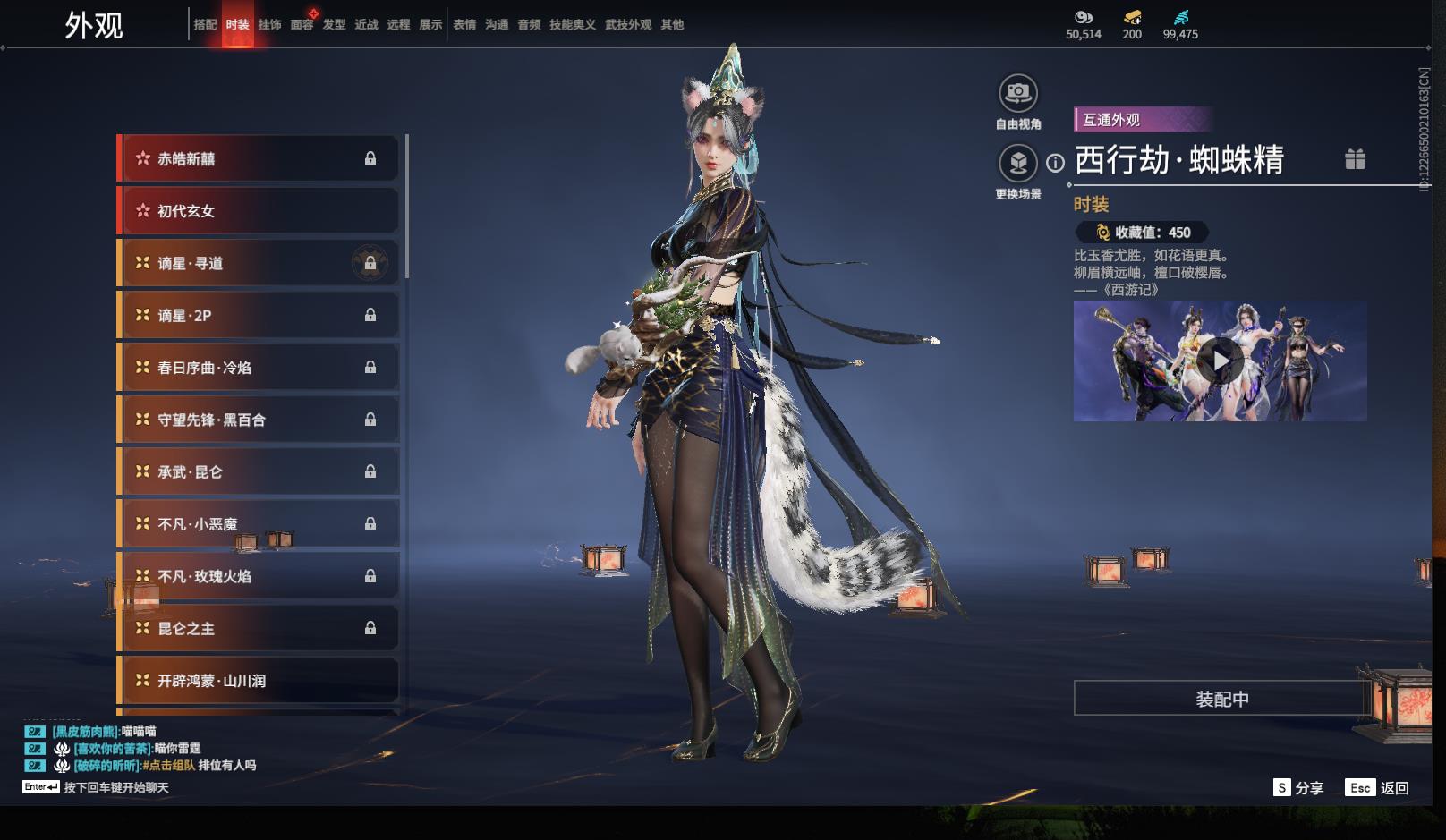
Task: Choose the 守望先锋·黑百合 skin
Action: pyautogui.click(x=258, y=420)
